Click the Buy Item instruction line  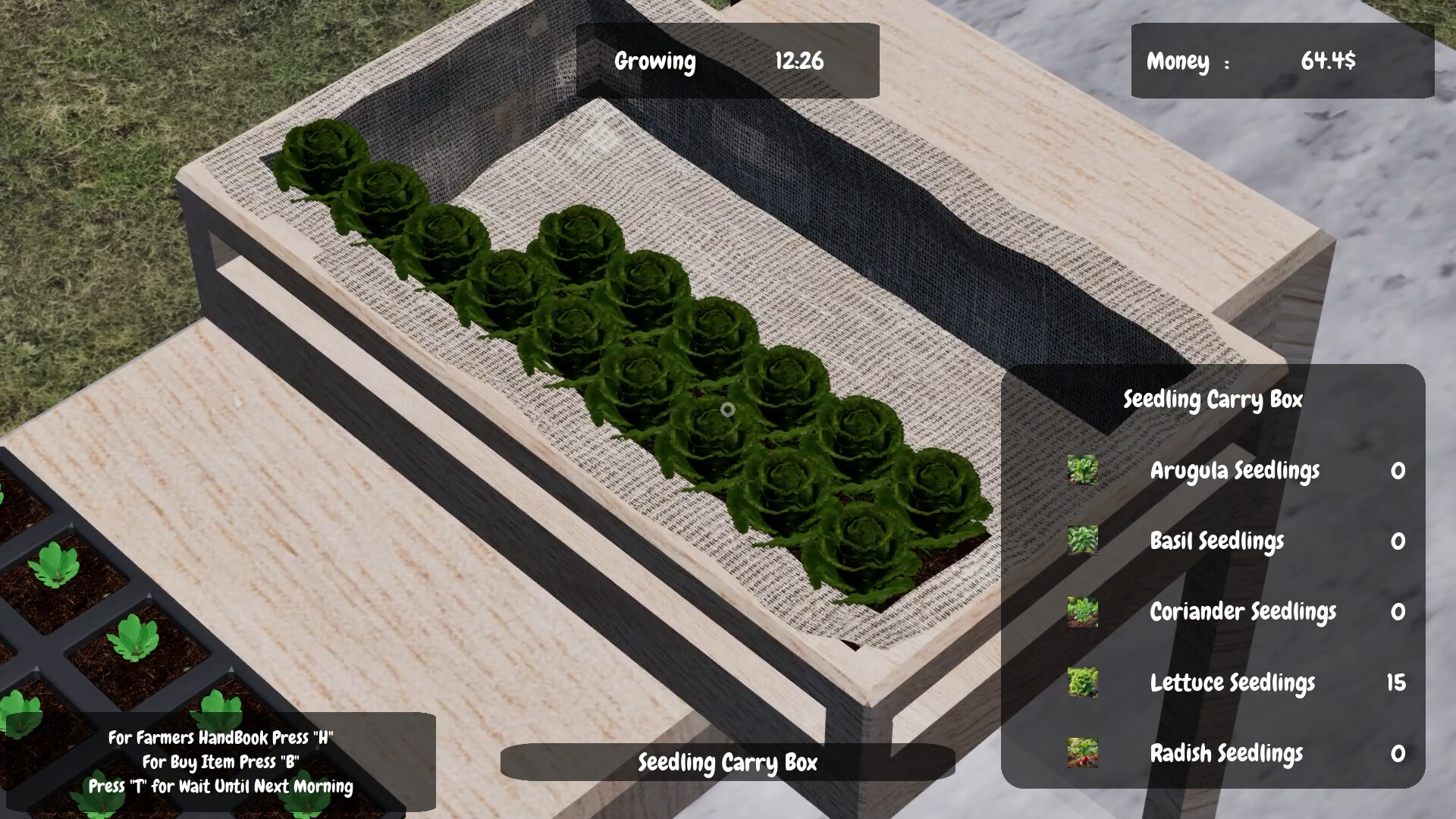tap(222, 762)
